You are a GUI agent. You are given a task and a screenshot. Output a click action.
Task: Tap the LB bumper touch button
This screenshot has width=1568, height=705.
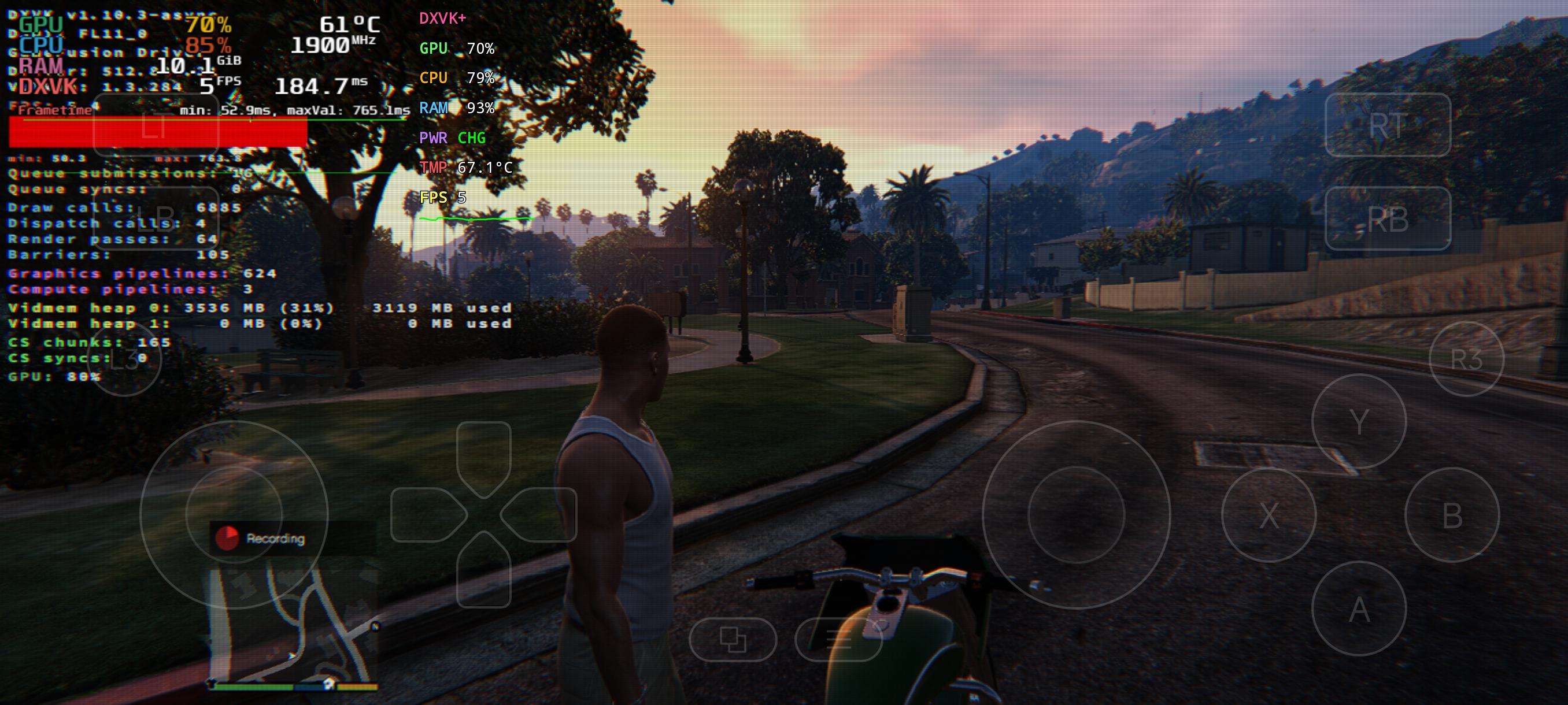[x=156, y=218]
